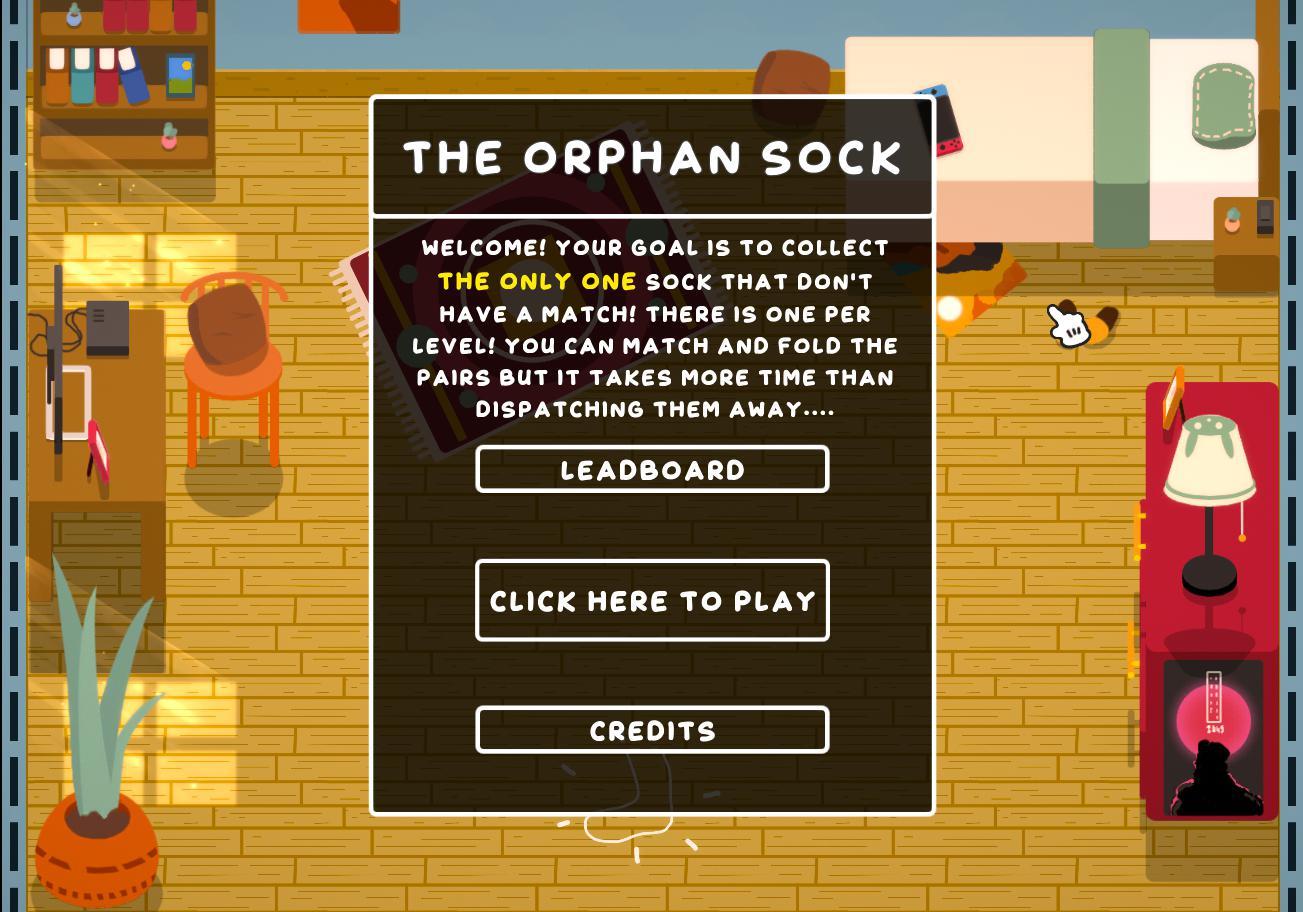Click the bookshelf with colored books

[x=120, y=90]
